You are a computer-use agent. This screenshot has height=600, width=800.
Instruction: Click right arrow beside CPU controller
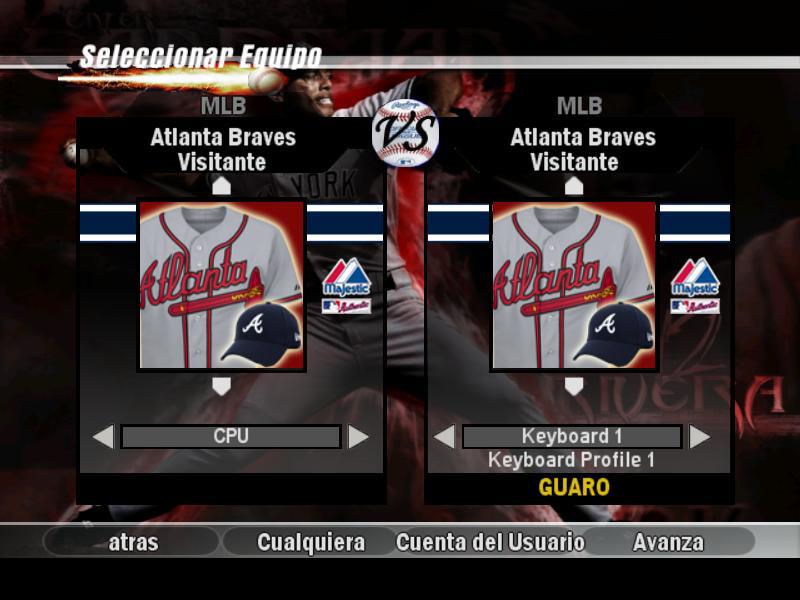pyautogui.click(x=358, y=437)
